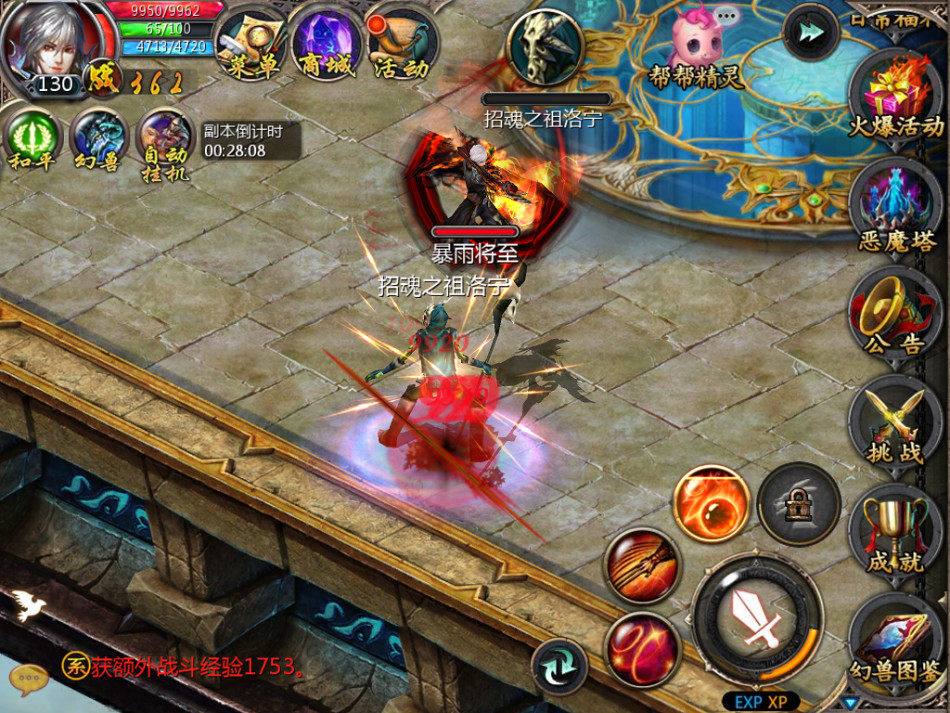Open the 幻兽图鉴 pet codex

895,640
